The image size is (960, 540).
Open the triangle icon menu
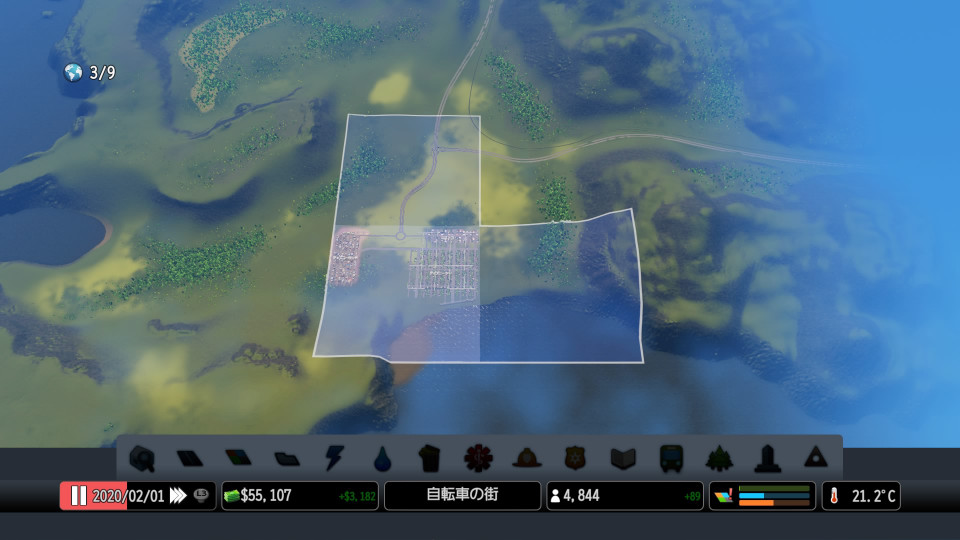815,458
